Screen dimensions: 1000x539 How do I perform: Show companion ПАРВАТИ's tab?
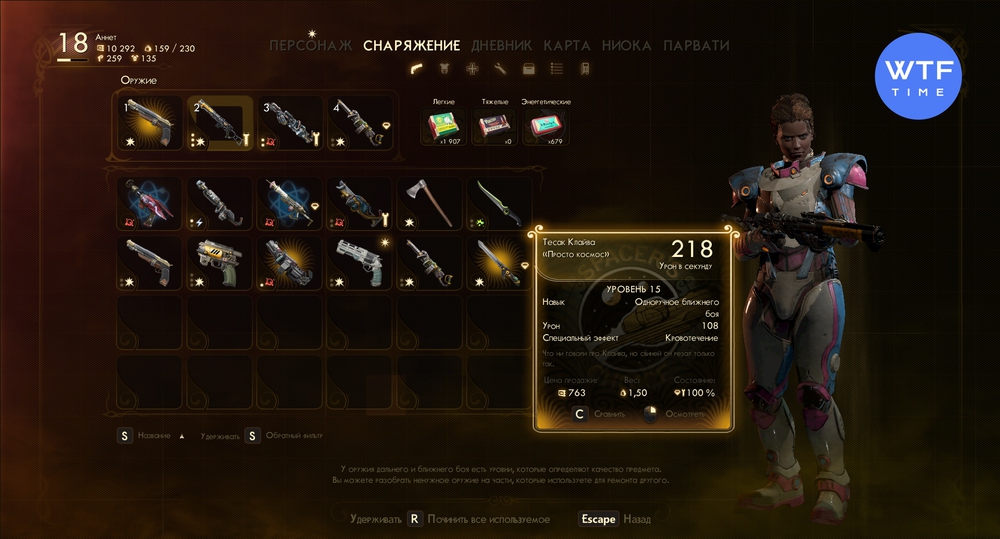[x=696, y=45]
